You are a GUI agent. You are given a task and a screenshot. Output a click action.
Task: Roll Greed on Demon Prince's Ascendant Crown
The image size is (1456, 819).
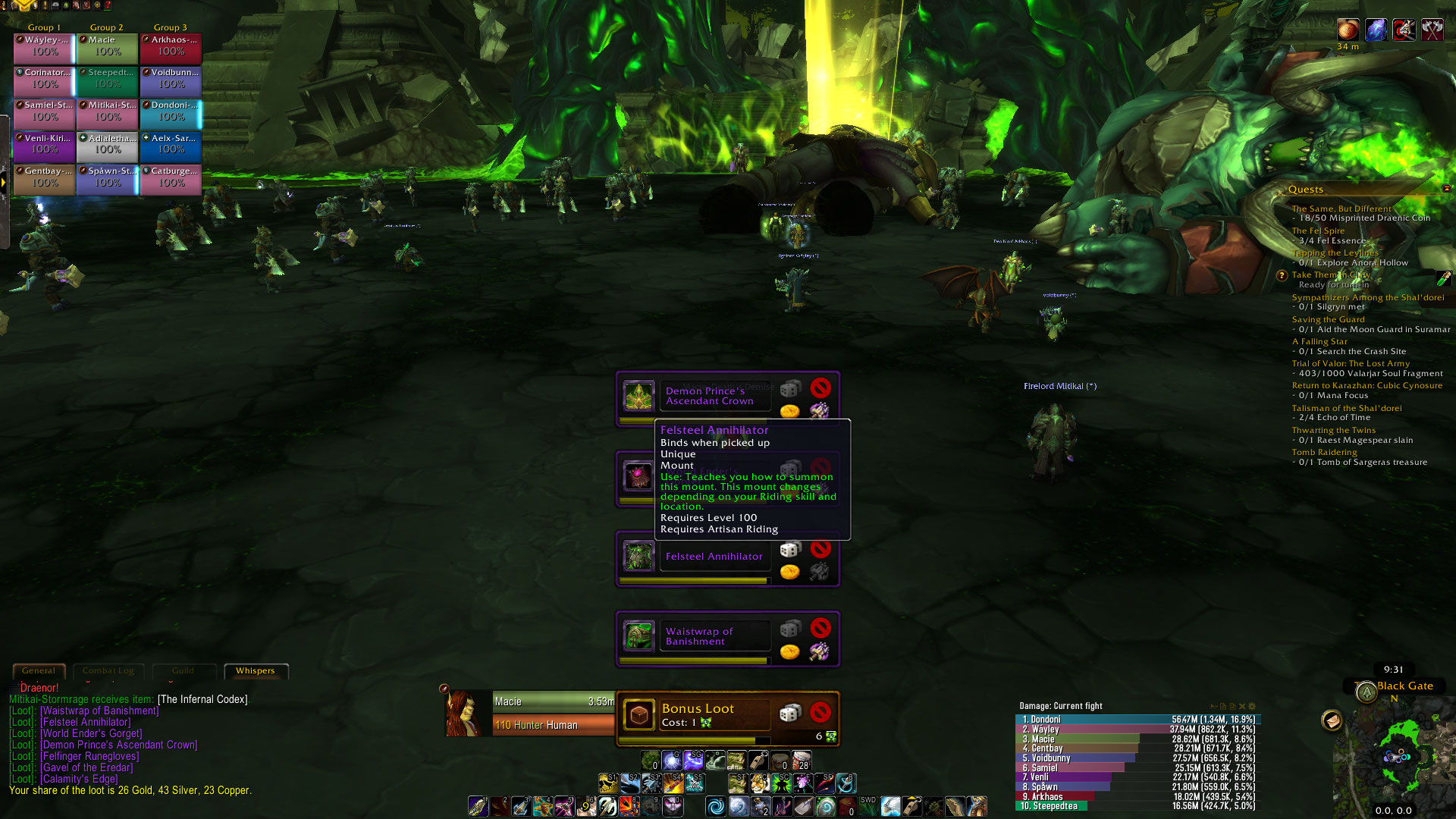[x=789, y=412]
